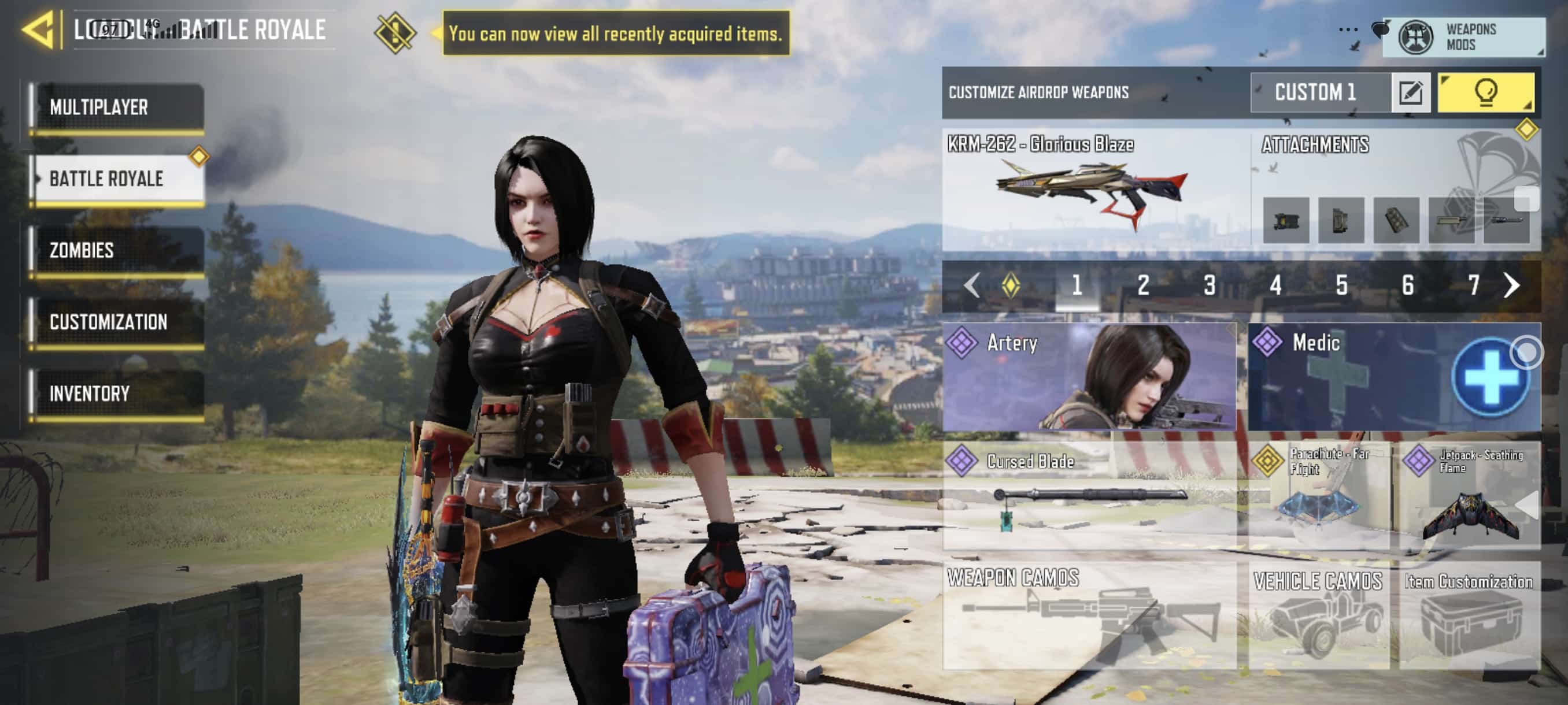The height and width of the screenshot is (705, 1568).
Task: Choose the Artery character skin tile
Action: click(x=1089, y=377)
